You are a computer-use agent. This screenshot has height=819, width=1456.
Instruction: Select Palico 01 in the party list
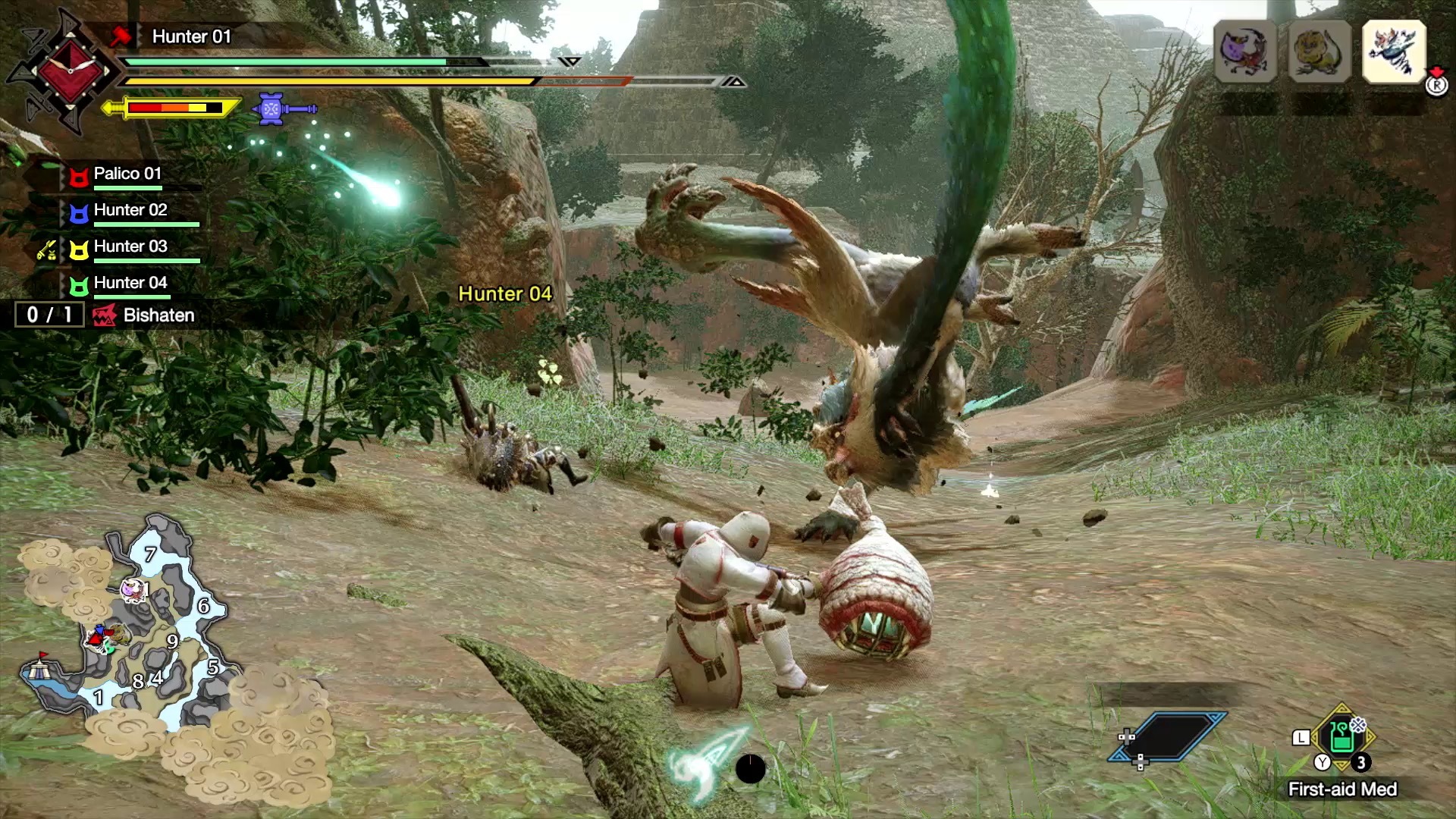(x=127, y=174)
